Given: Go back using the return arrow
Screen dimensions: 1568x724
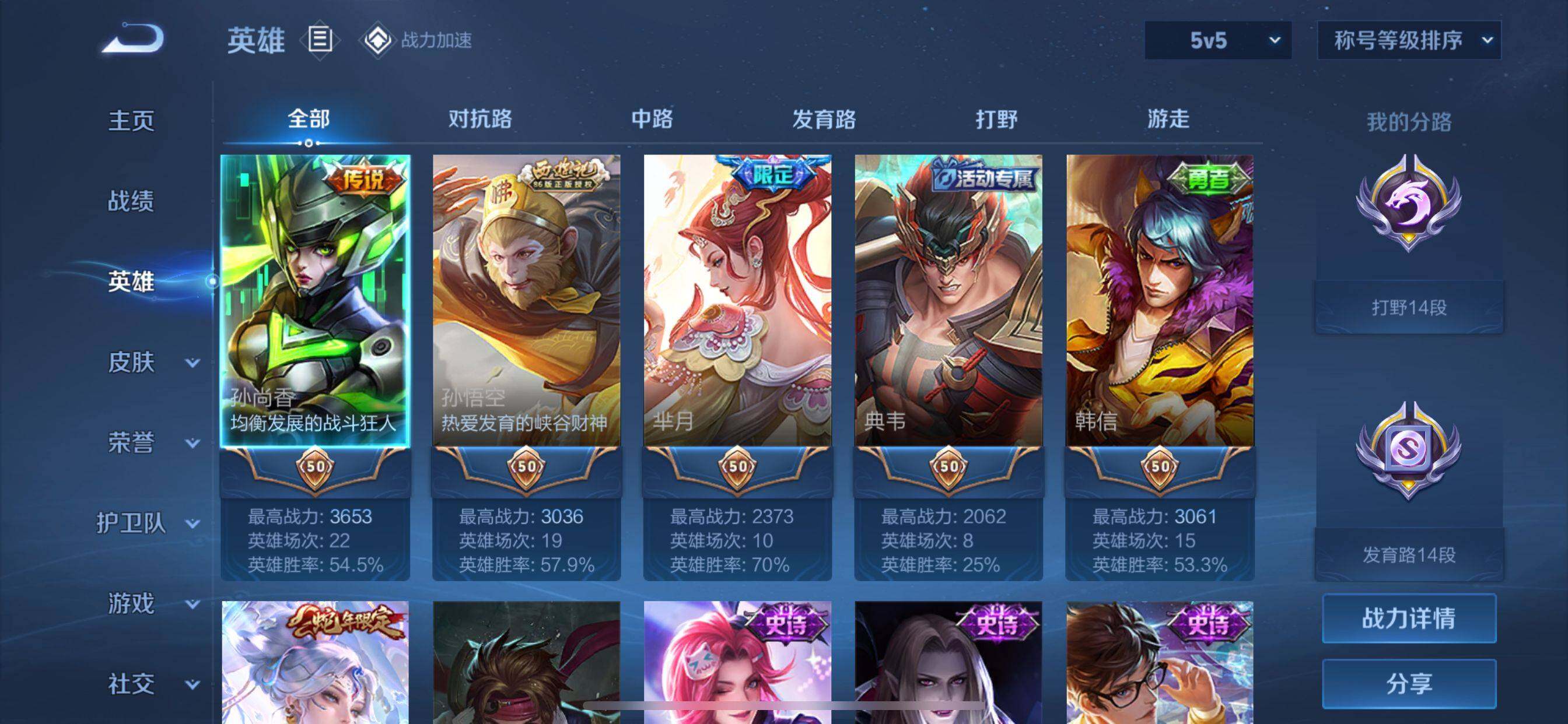Looking at the screenshot, I should [132, 39].
